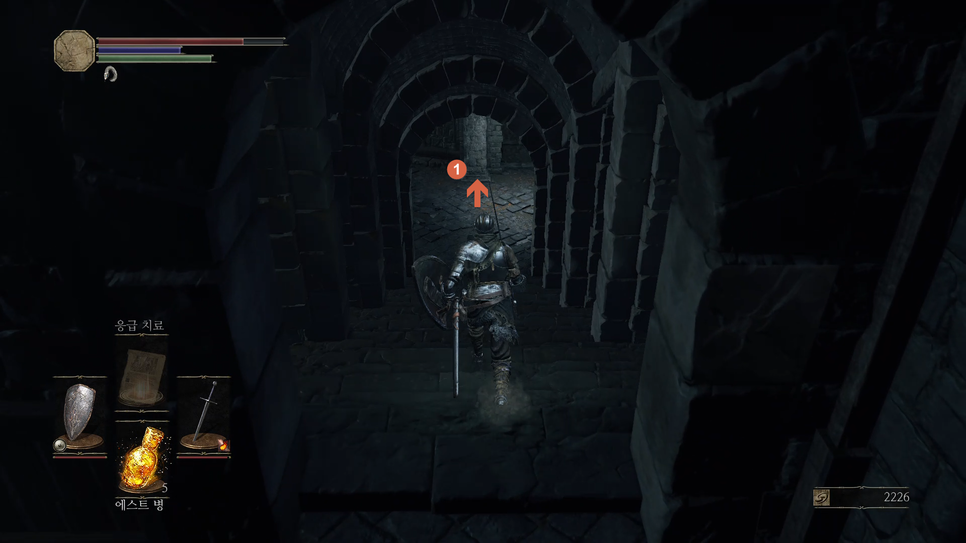Pick the 응급 치료 spell scroll slot
This screenshot has width=966, height=543.
141,374
